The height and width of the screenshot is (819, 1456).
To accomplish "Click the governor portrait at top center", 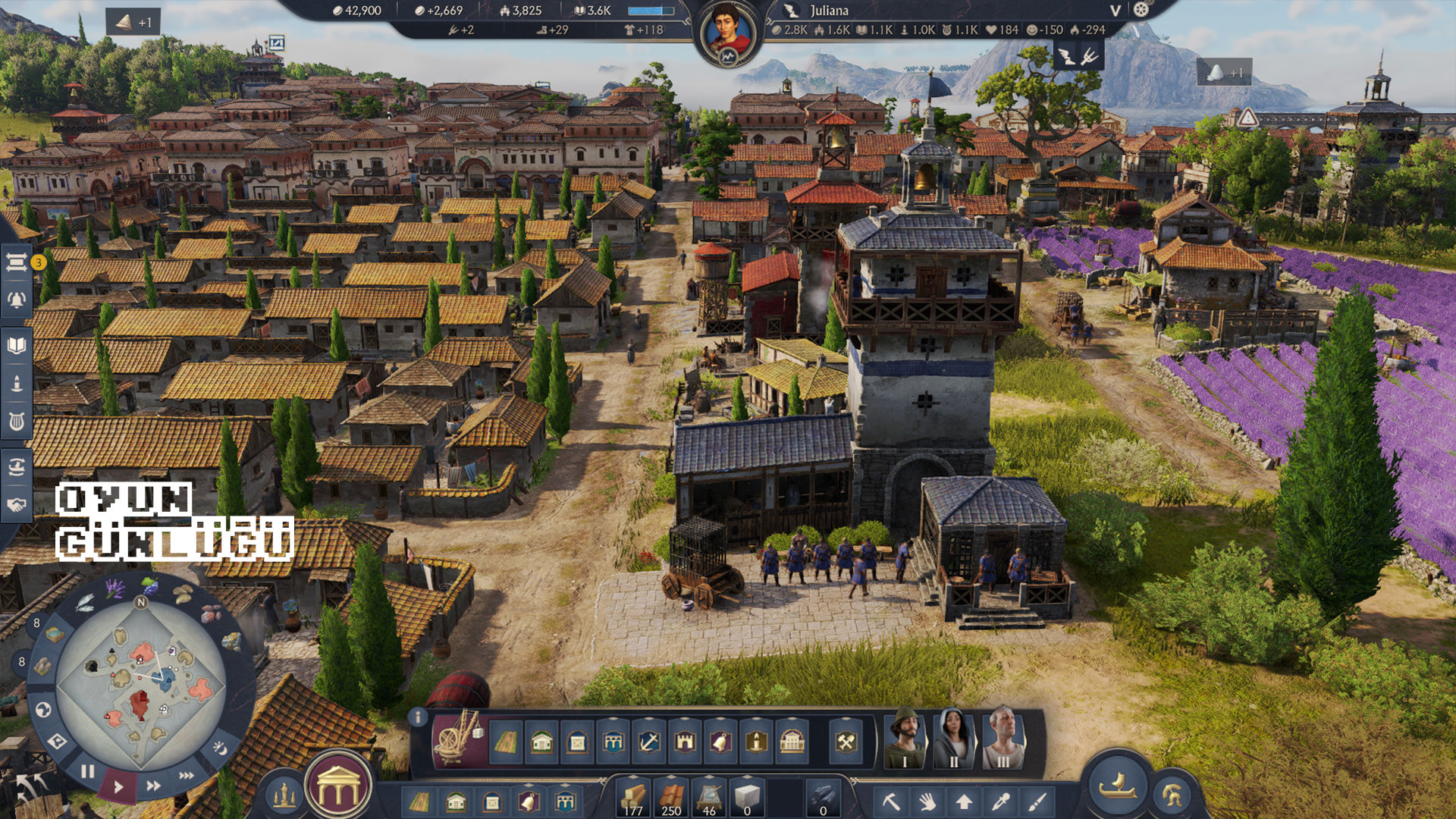I will coord(729,34).
